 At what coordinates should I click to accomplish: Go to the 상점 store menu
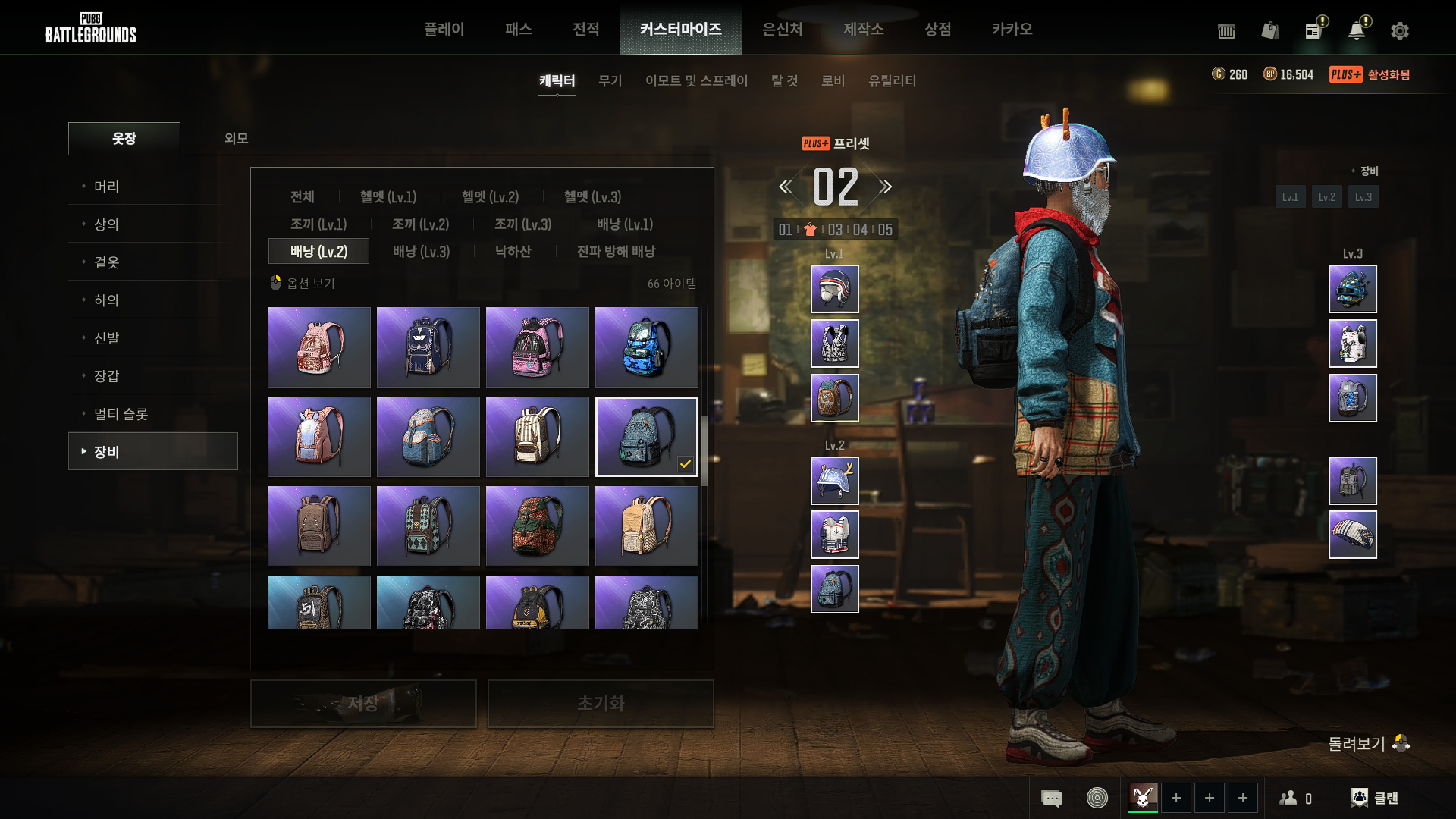click(x=937, y=29)
